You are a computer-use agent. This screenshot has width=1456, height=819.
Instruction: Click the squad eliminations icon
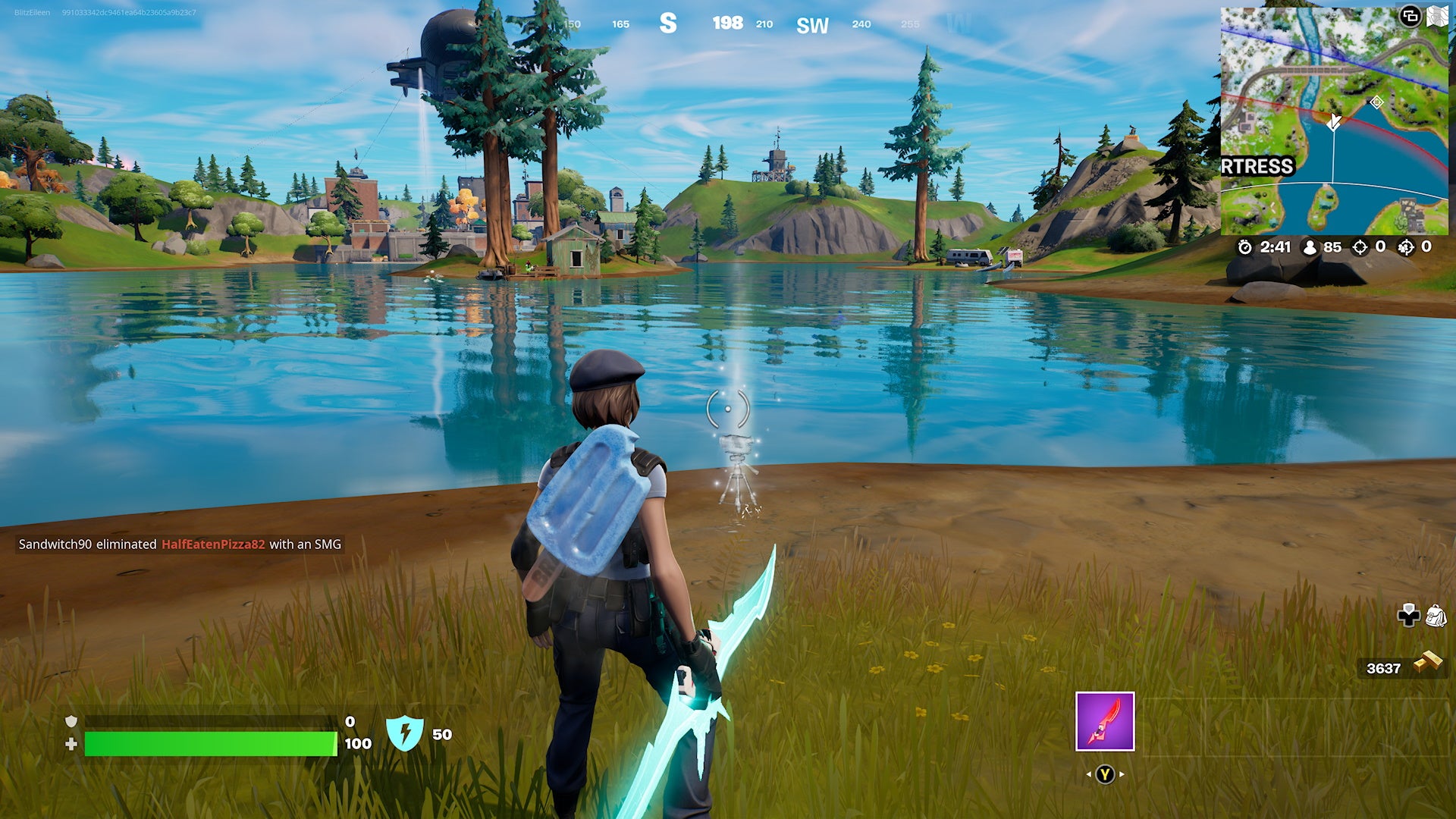tap(1404, 246)
